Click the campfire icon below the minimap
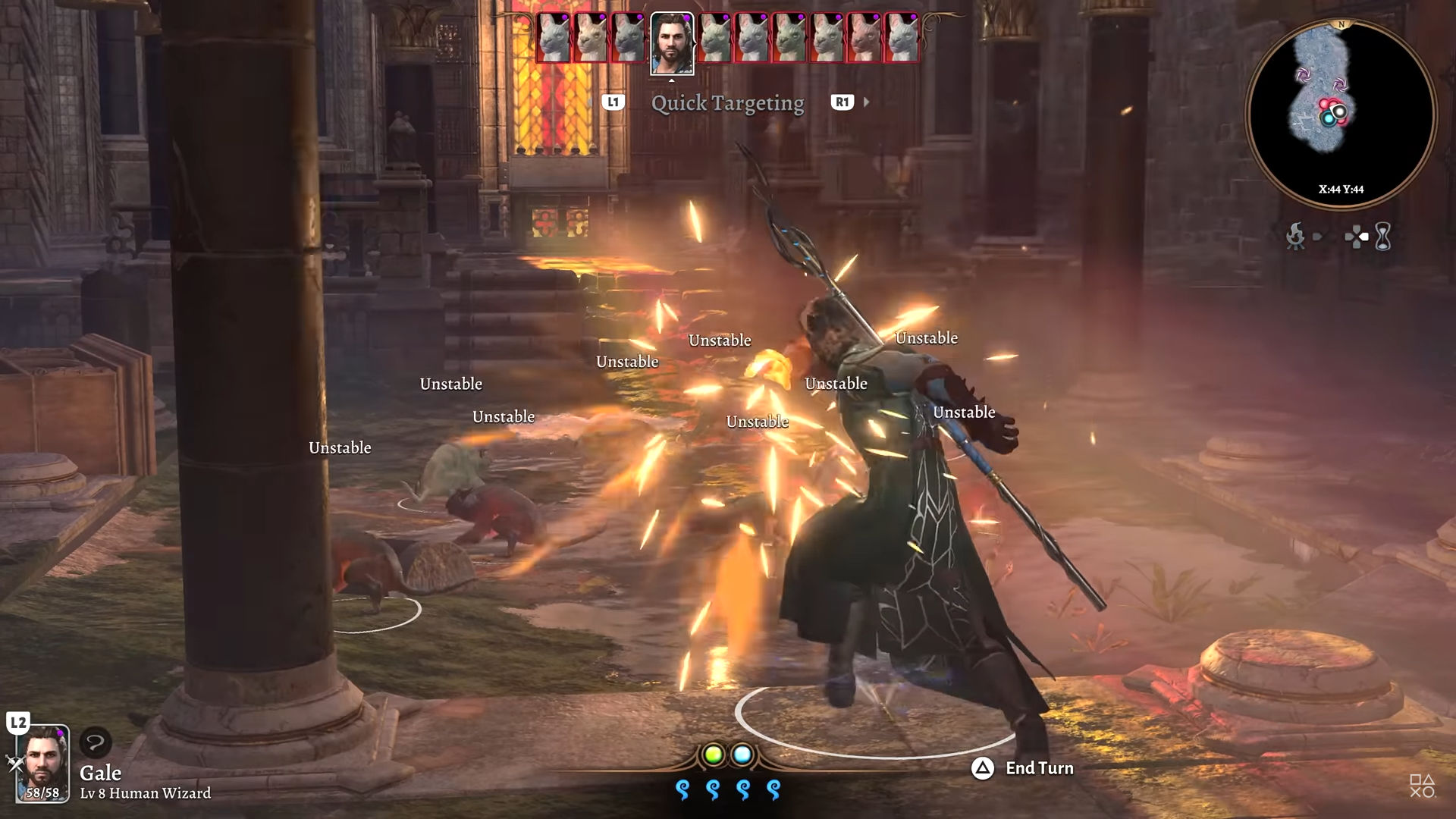This screenshot has height=819, width=1456. 1295,237
